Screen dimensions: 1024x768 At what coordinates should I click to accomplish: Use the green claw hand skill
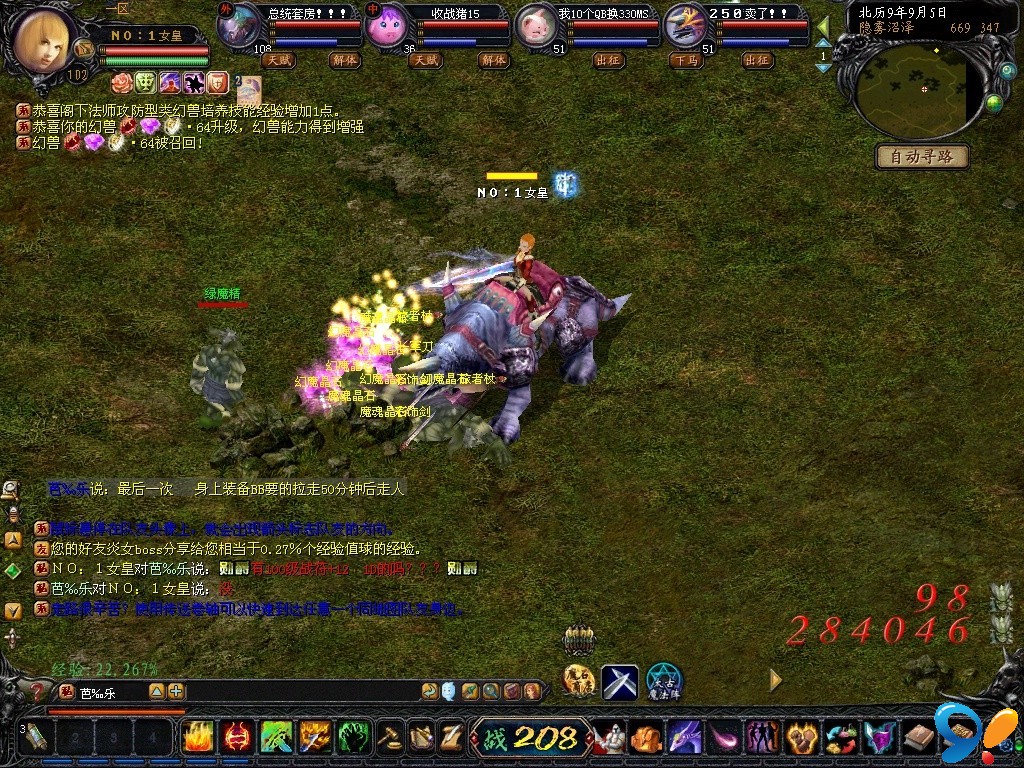[354, 737]
